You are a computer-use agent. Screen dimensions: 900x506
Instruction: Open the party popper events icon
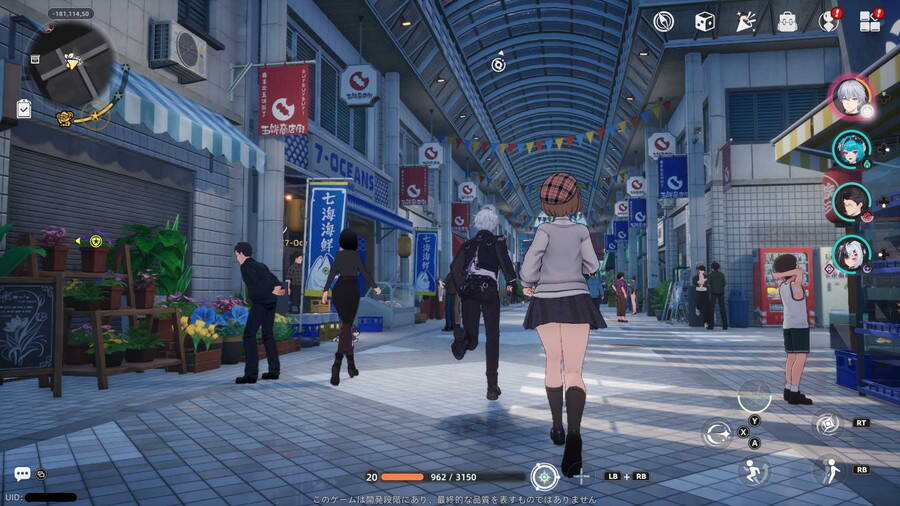745,21
